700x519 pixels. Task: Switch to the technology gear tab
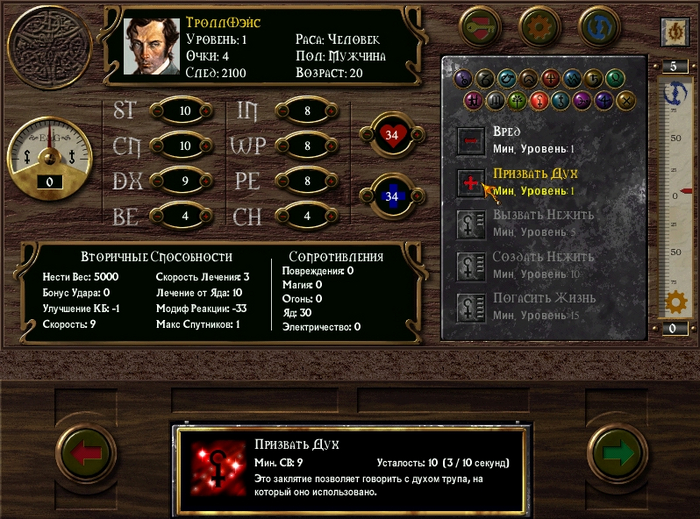[x=540, y=24]
